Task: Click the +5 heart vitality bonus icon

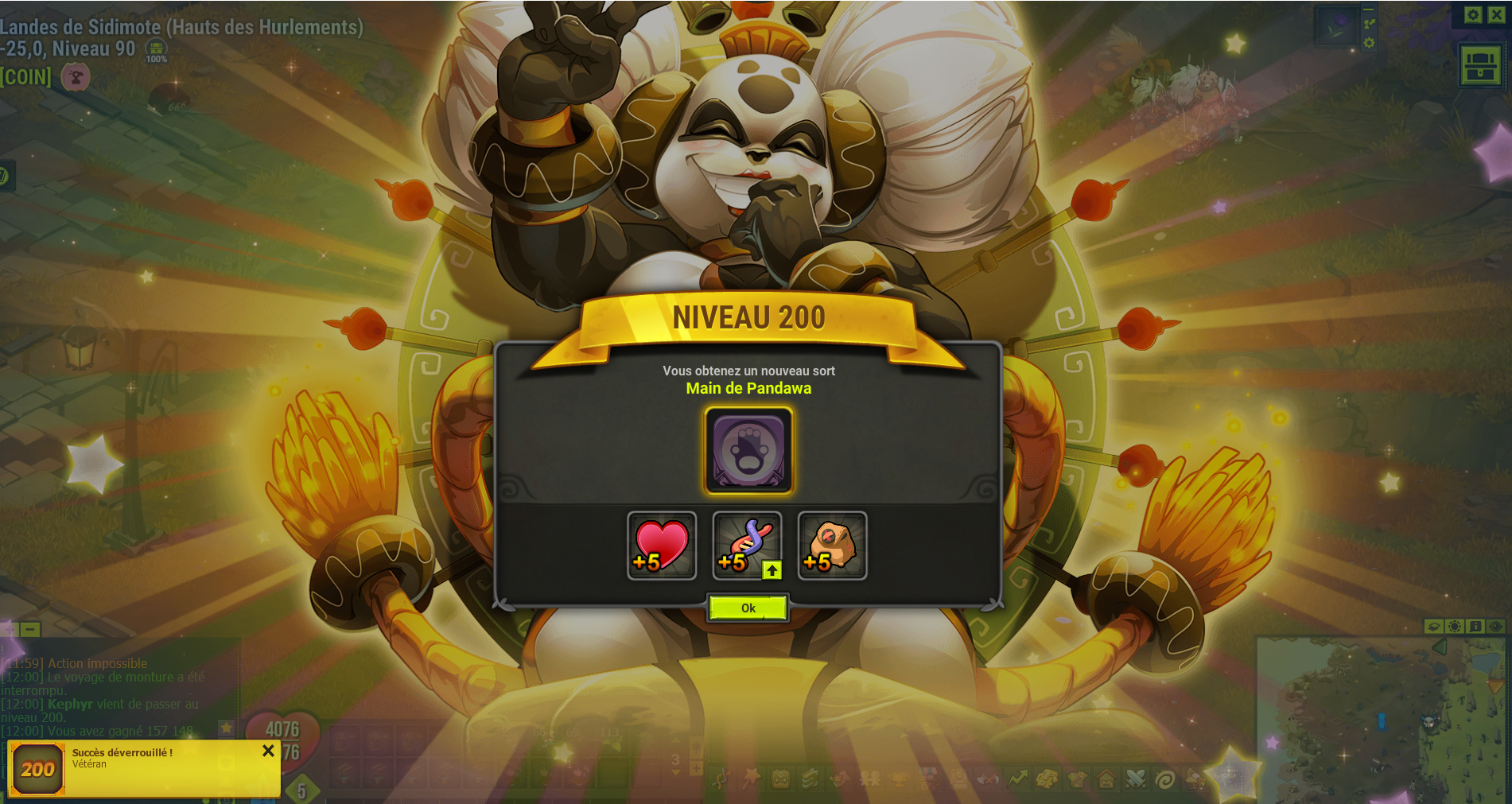Action: tap(662, 546)
